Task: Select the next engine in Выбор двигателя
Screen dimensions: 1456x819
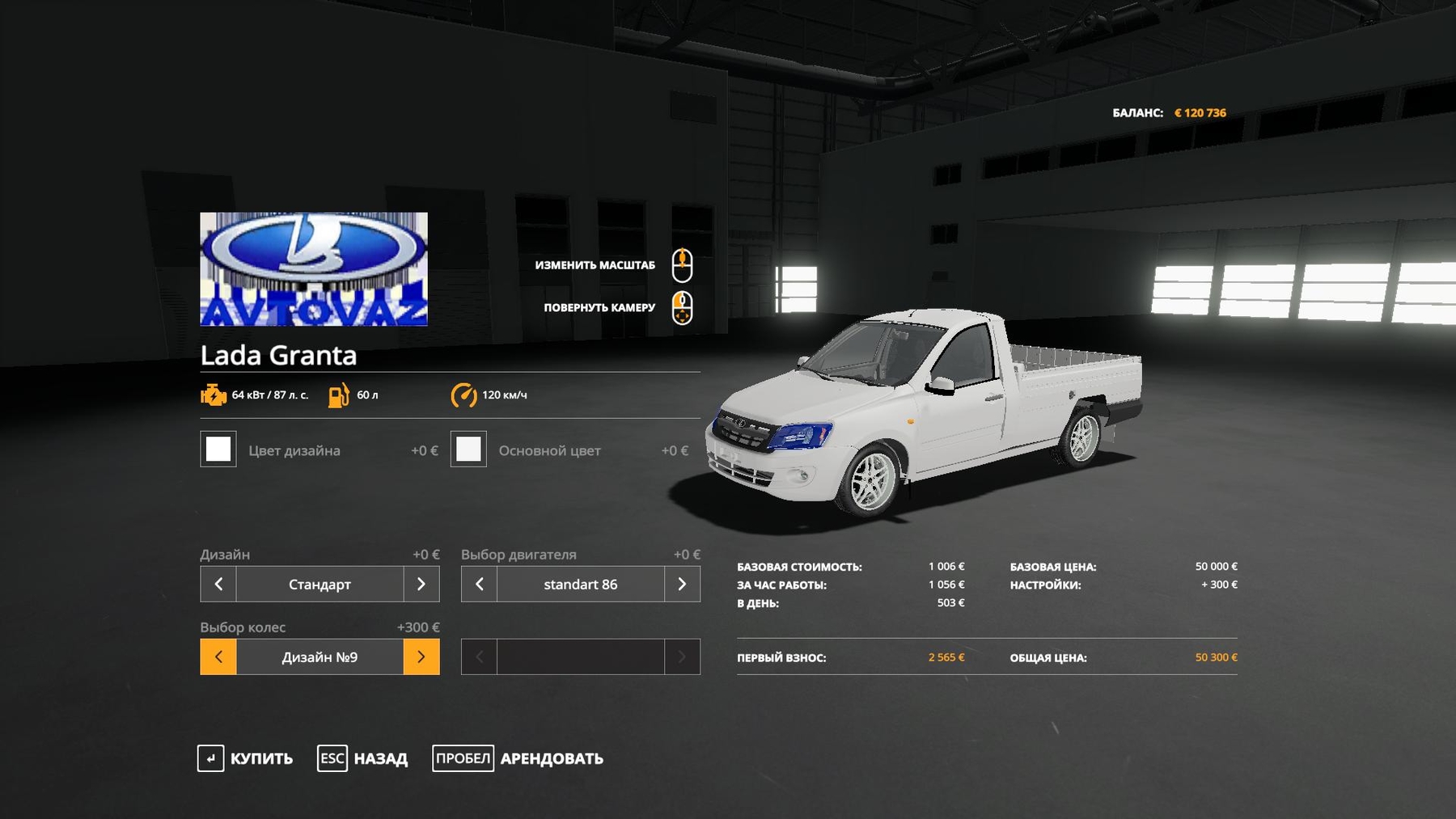Action: (682, 584)
